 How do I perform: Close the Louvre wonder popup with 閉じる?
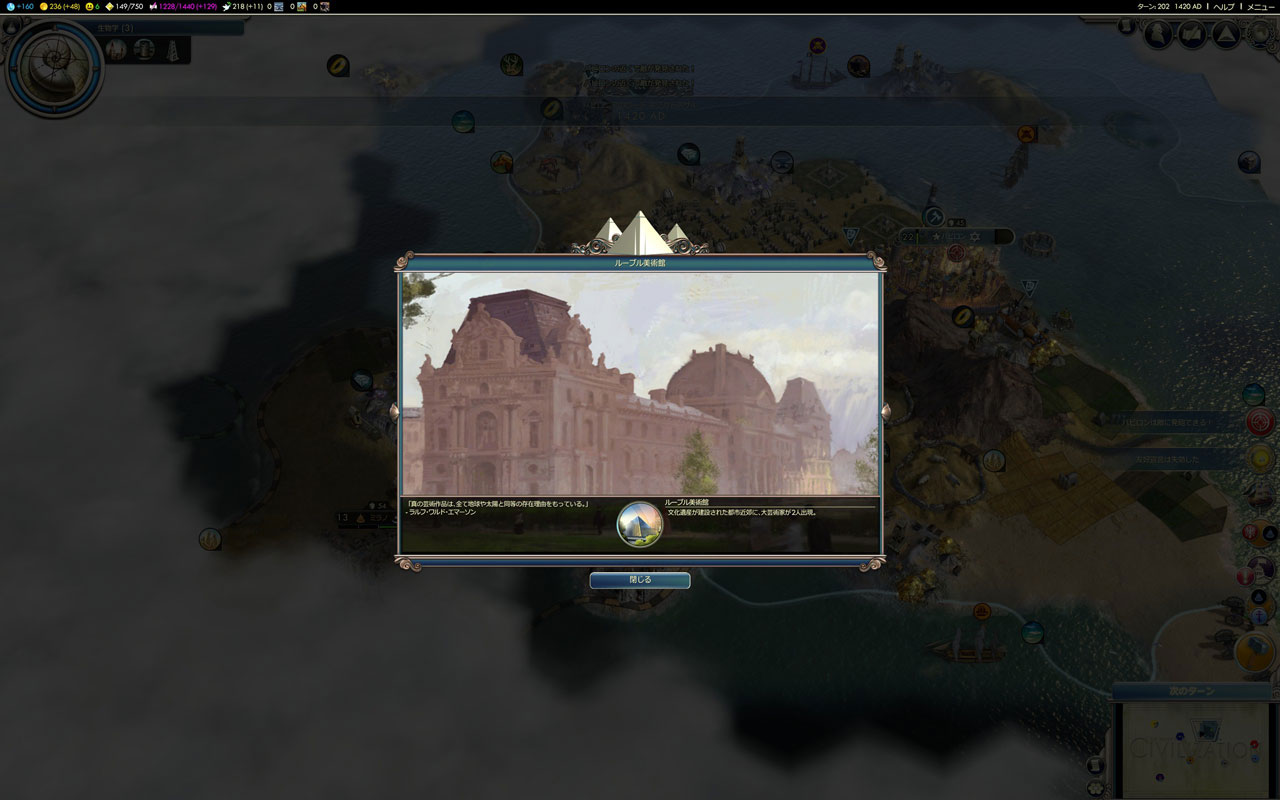(640, 580)
